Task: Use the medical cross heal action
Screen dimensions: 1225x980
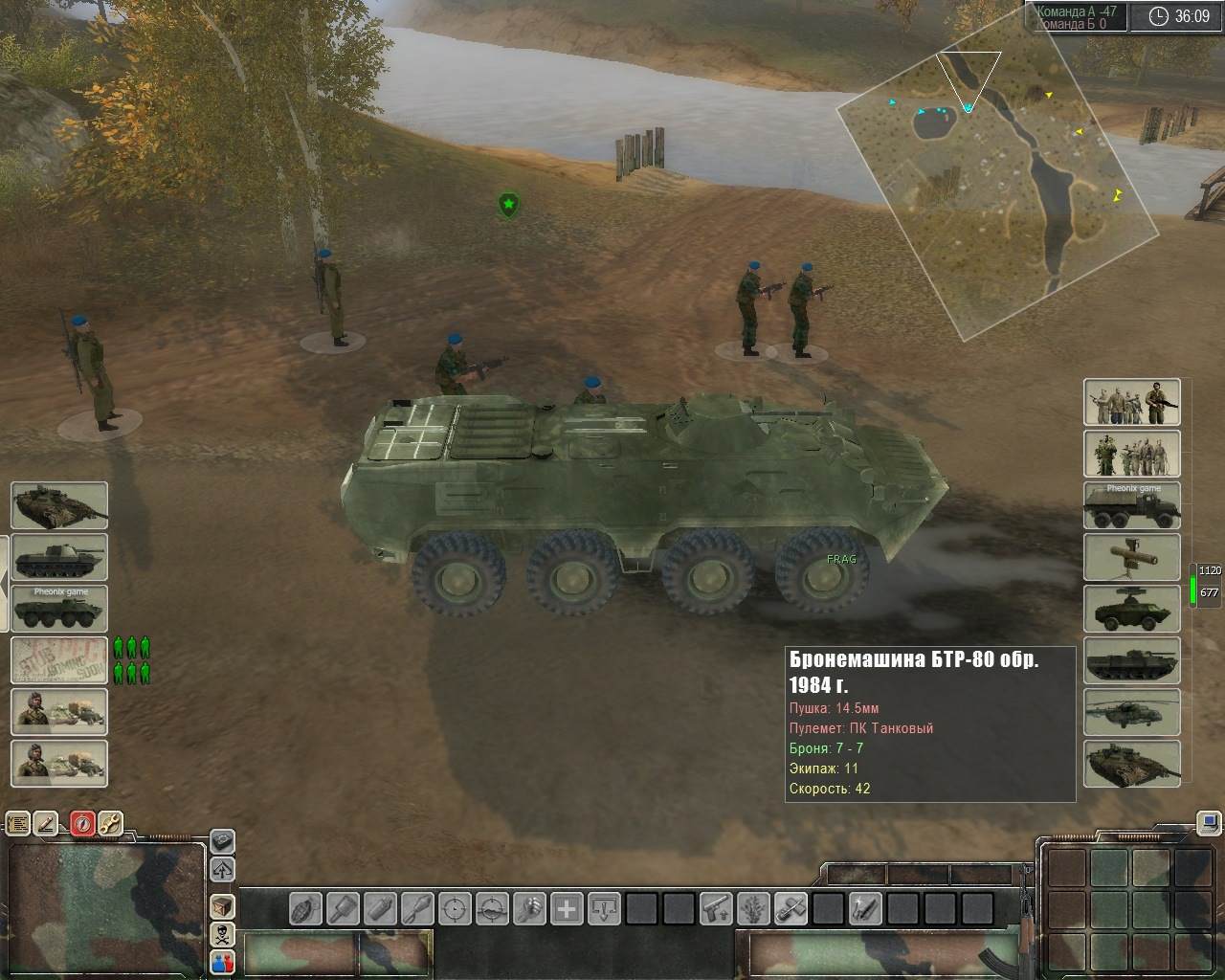Action: (568, 907)
